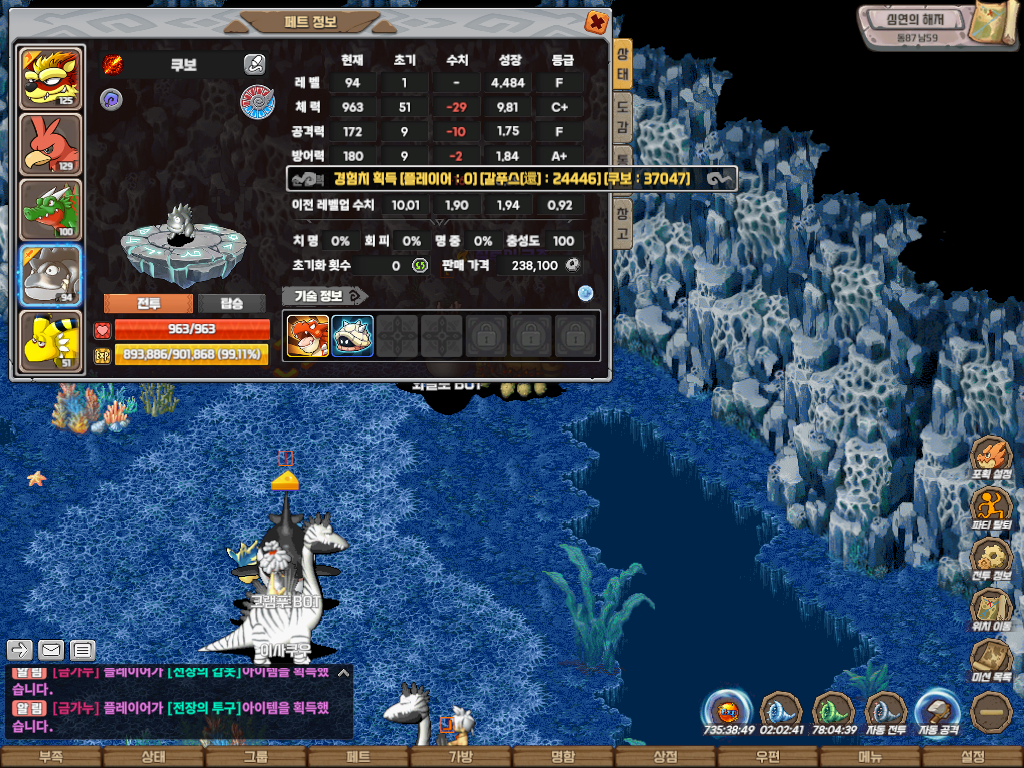The height and width of the screenshot is (768, 1024).
Task: Click the green stat reset icon
Action: [420, 265]
